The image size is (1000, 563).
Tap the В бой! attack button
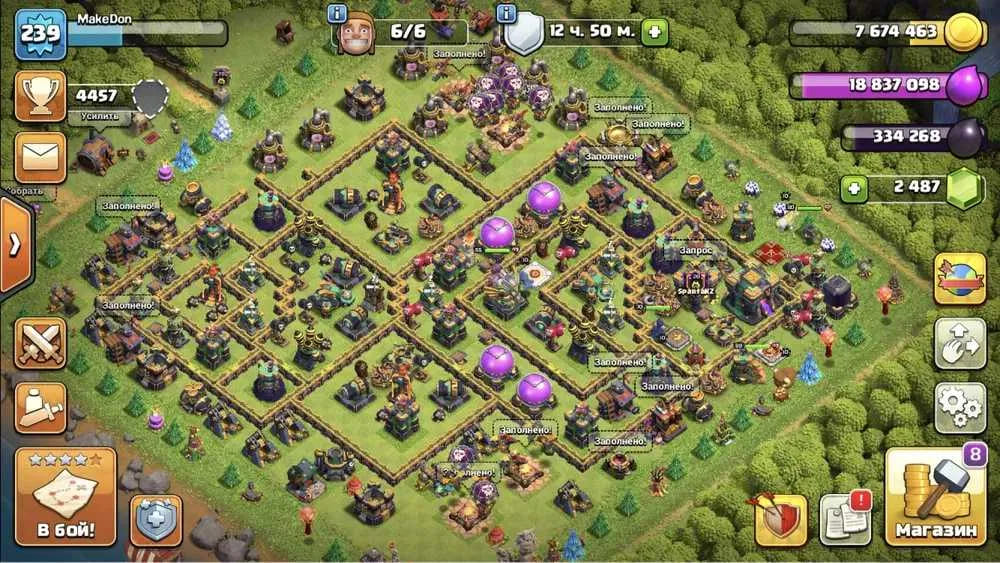65,497
